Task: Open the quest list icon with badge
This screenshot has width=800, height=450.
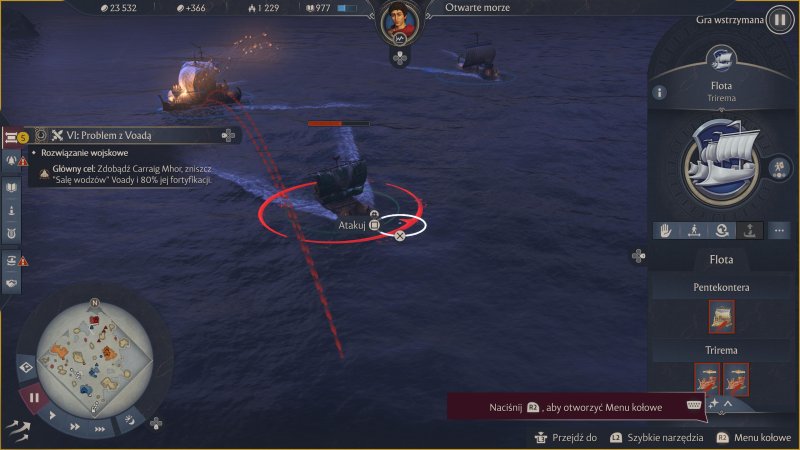Action: coord(13,136)
